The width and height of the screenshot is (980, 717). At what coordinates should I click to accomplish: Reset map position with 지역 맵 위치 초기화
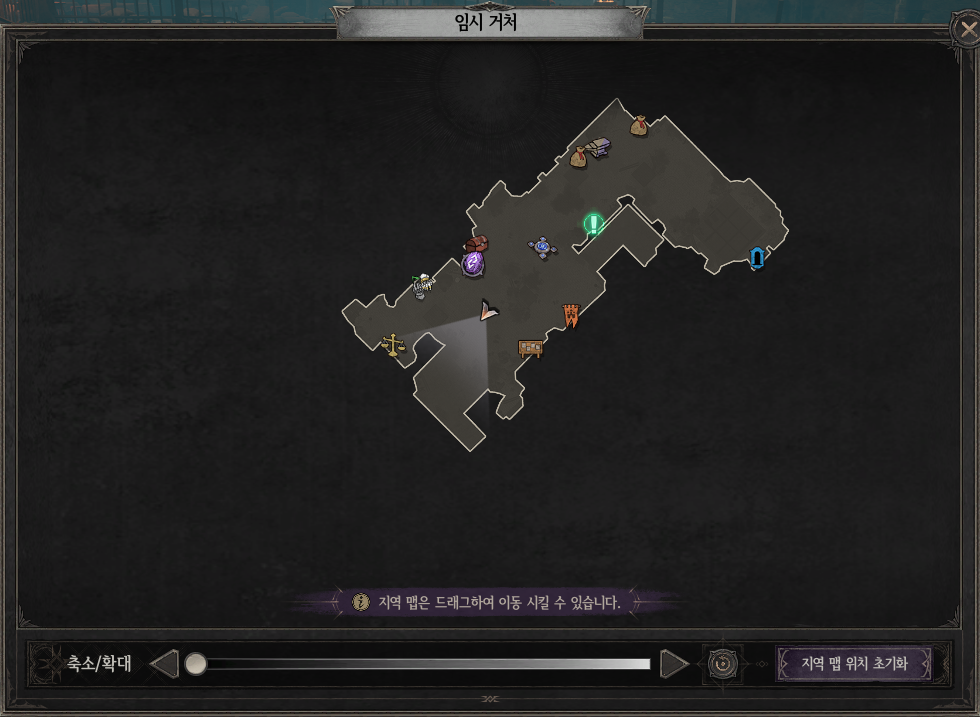coord(853,663)
